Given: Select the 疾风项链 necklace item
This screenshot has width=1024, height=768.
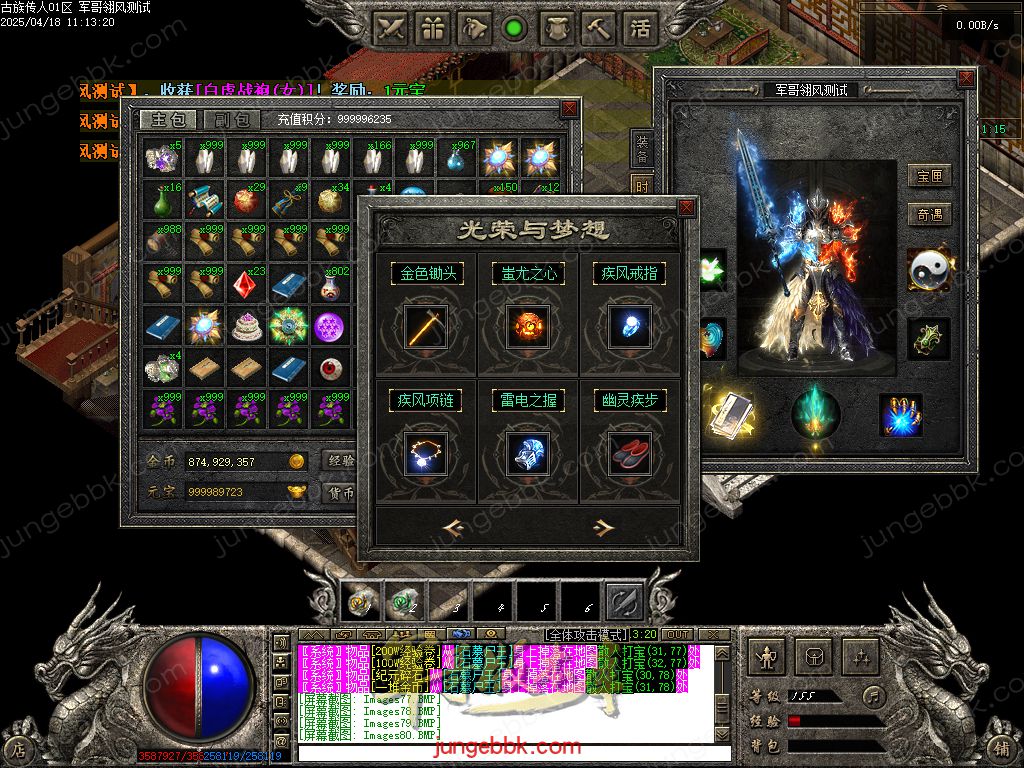Looking at the screenshot, I should click(x=426, y=454).
